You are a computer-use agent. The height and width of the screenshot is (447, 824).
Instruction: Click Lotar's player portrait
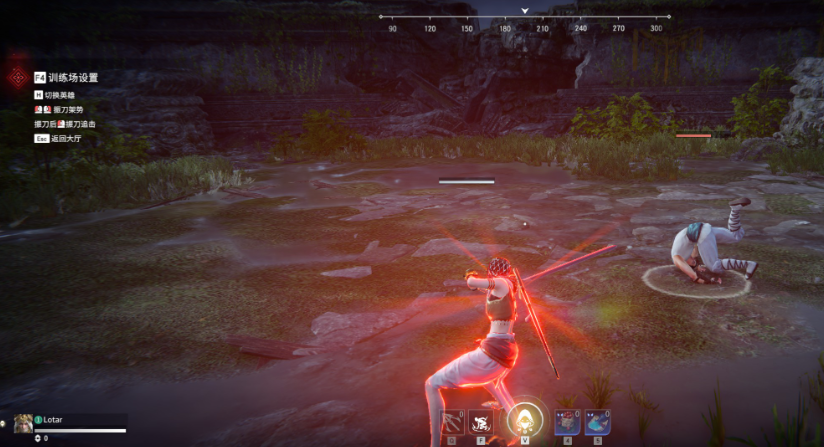click(x=23, y=423)
